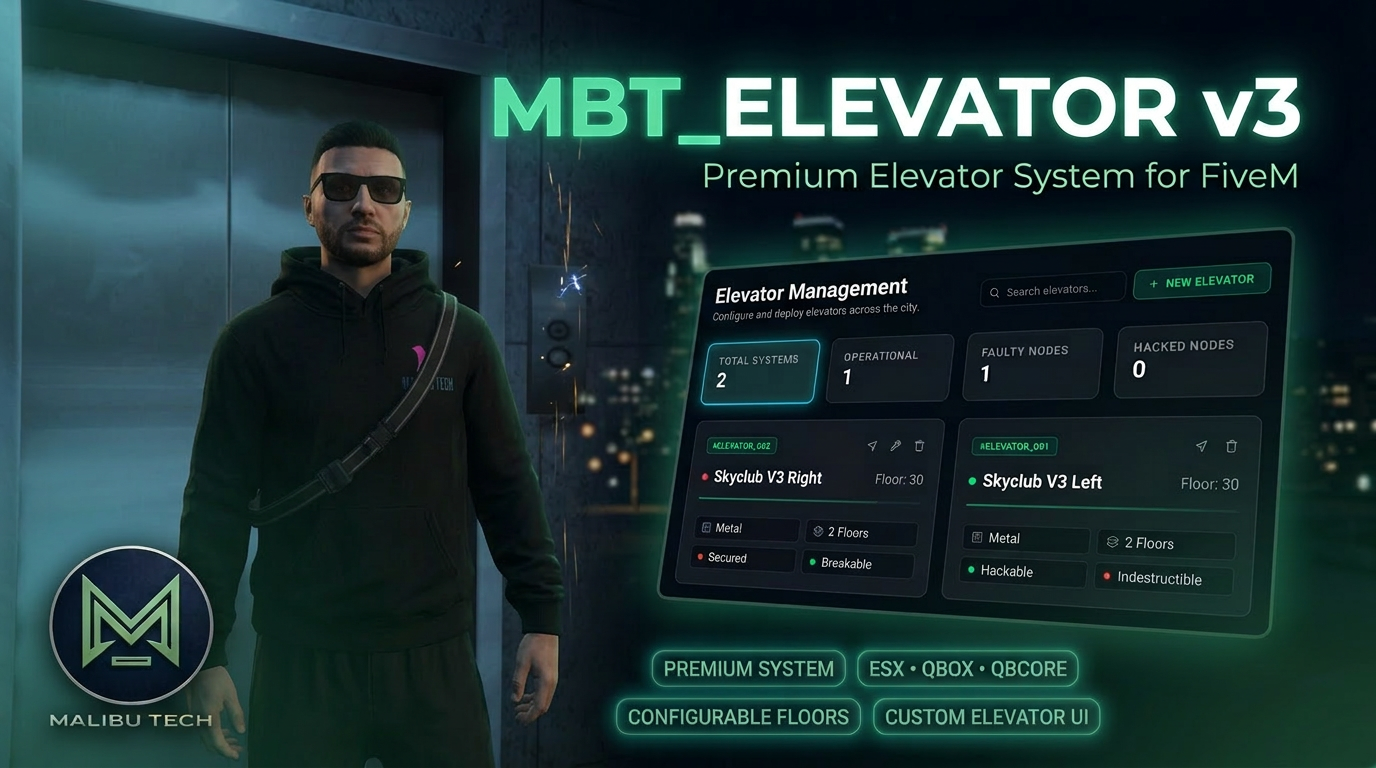The image size is (1376, 768).
Task: Click the teleport arrow icon on Skyclub V3 Left
Action: point(1201,446)
